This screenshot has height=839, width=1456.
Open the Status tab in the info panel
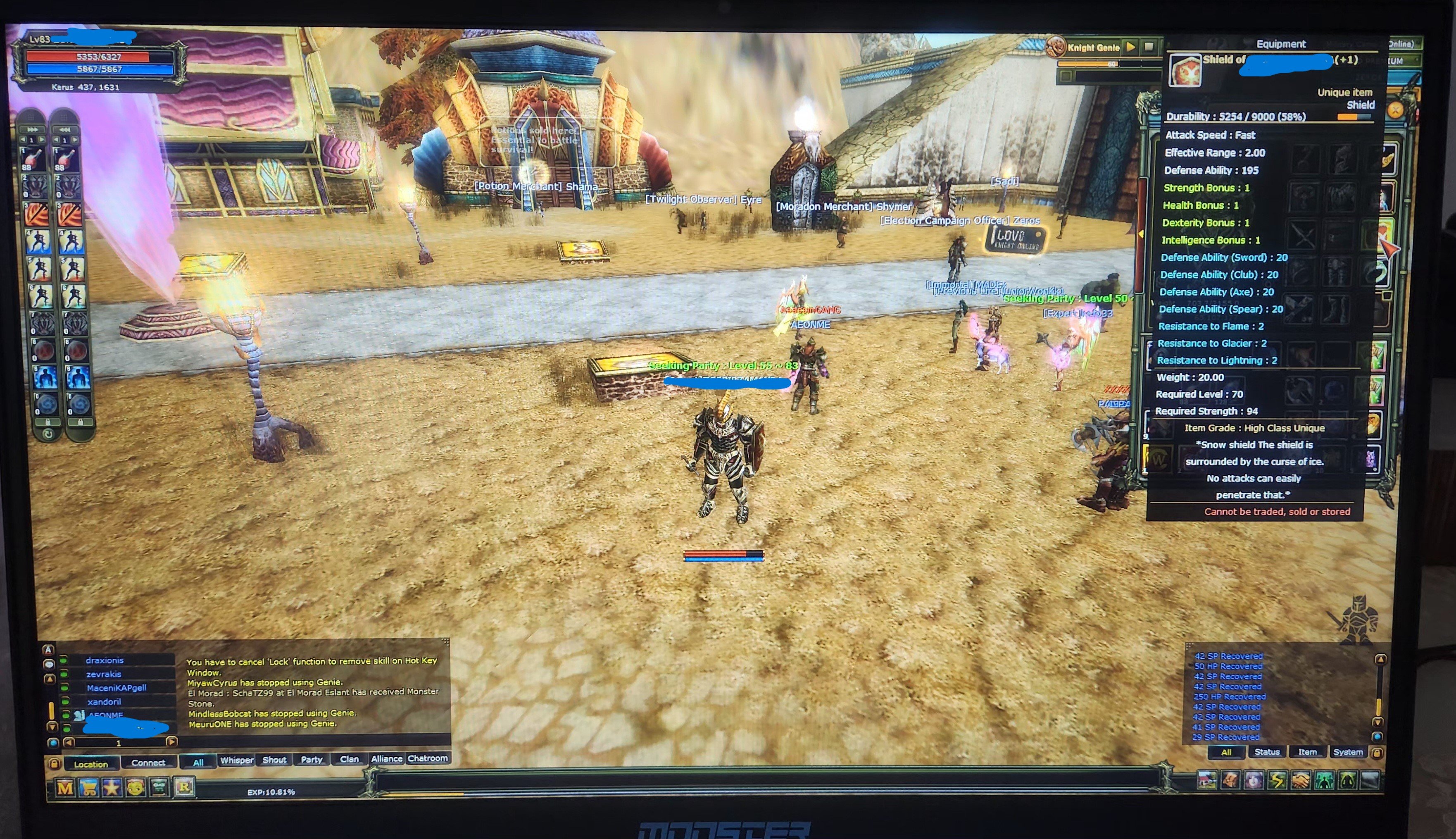click(x=1268, y=752)
